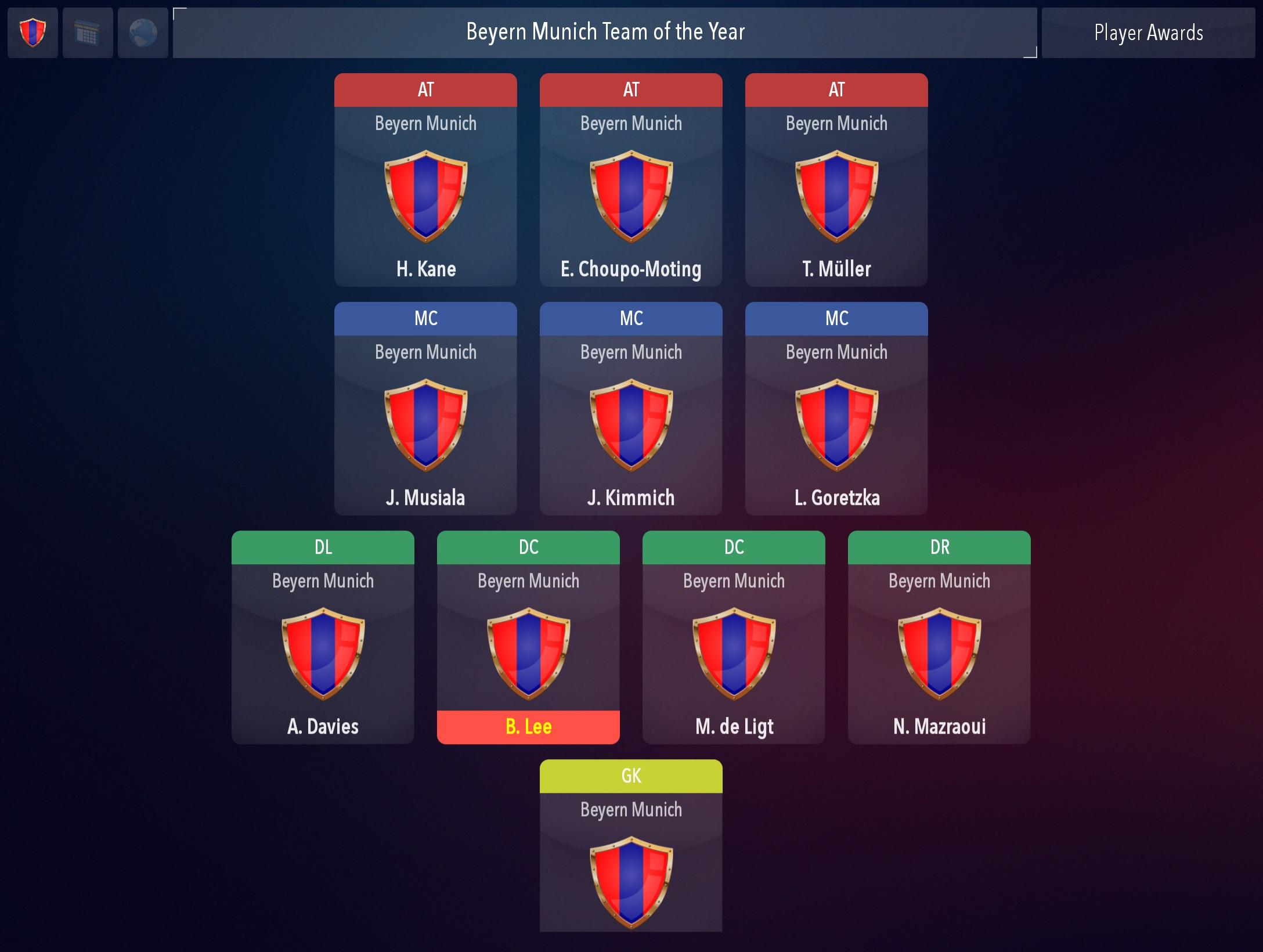Click the AT position label above H. Kane
Image resolution: width=1263 pixels, height=952 pixels.
[x=425, y=89]
